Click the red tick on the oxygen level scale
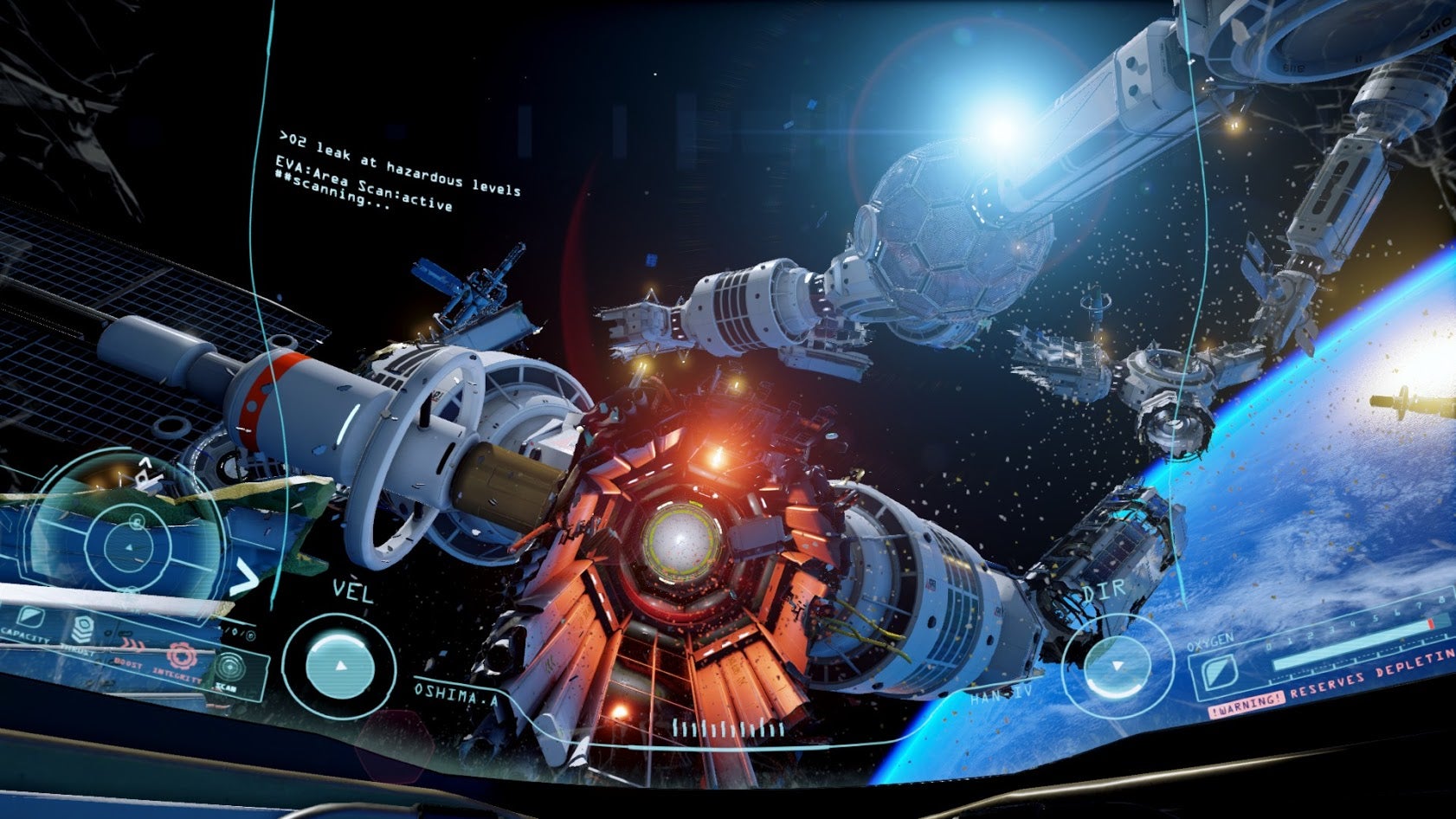 tap(1430, 623)
